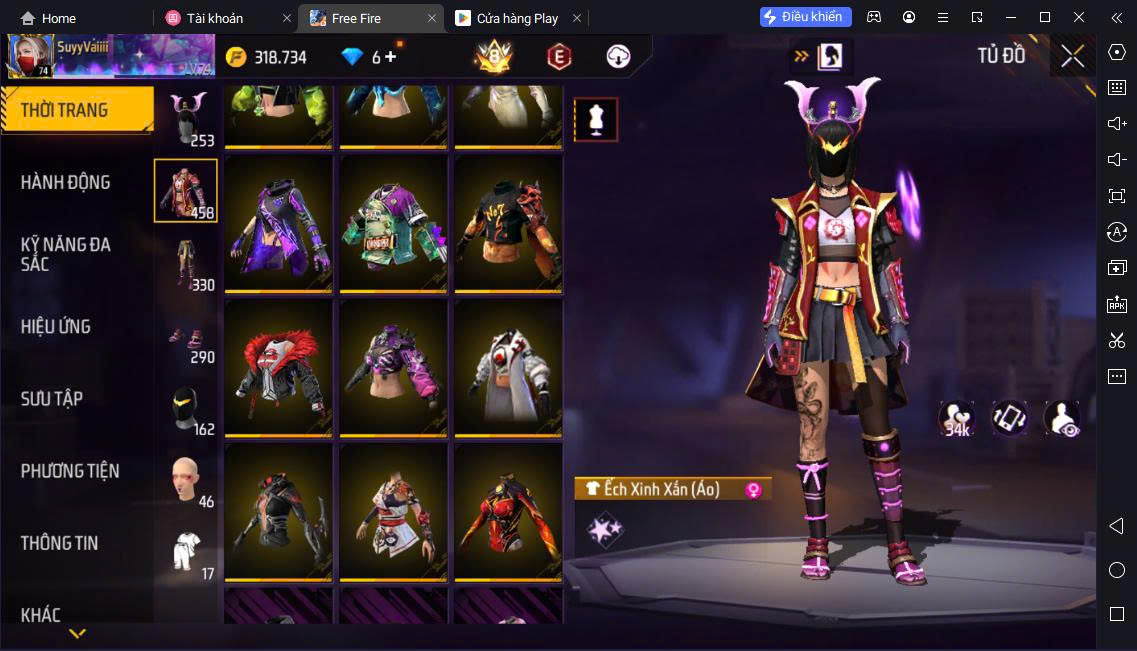Open the mask subcategory with 162 items
The image size is (1137, 651).
pyautogui.click(x=186, y=408)
